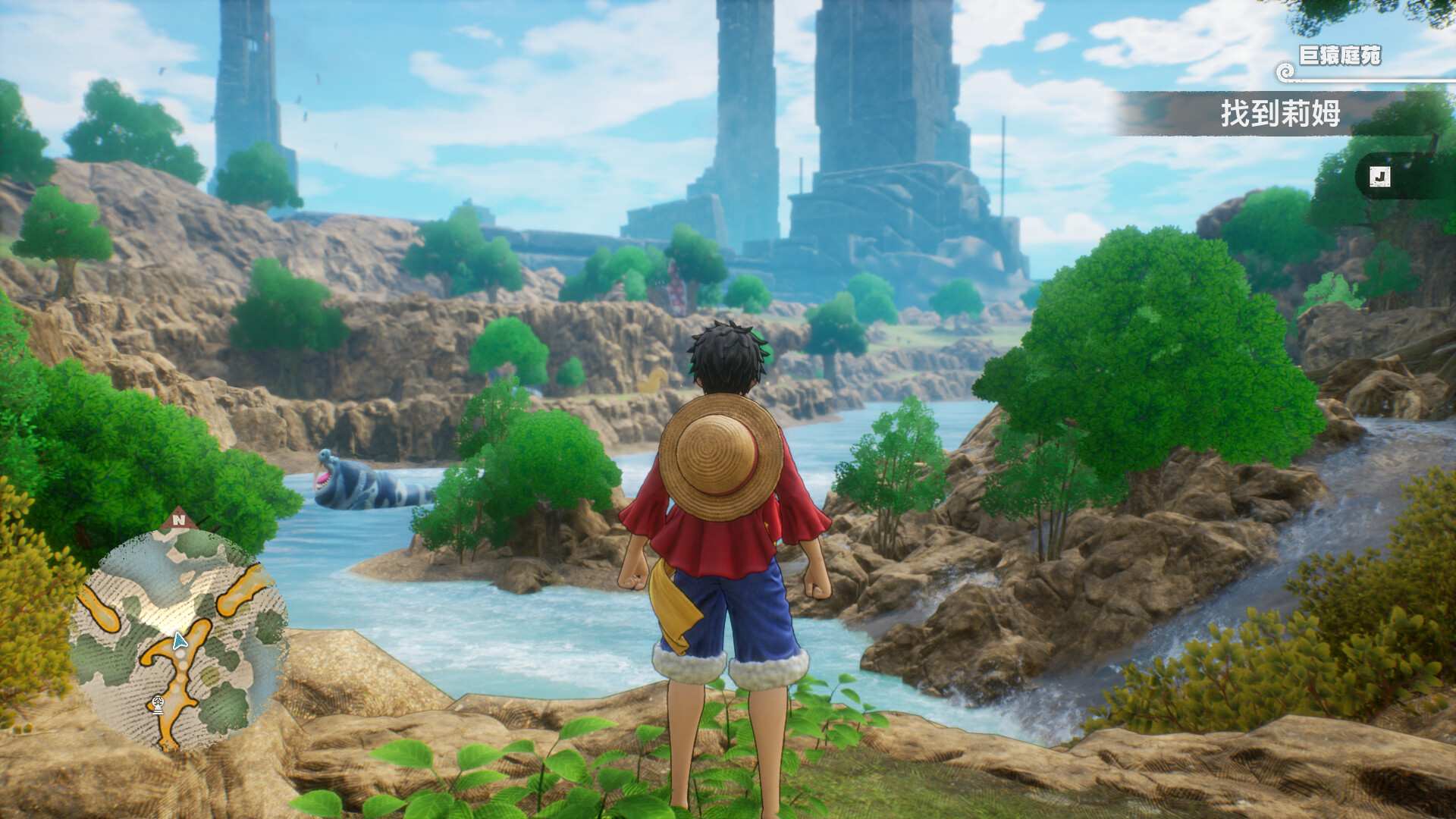Click the swirl ornament beside the area name

pos(1285,71)
